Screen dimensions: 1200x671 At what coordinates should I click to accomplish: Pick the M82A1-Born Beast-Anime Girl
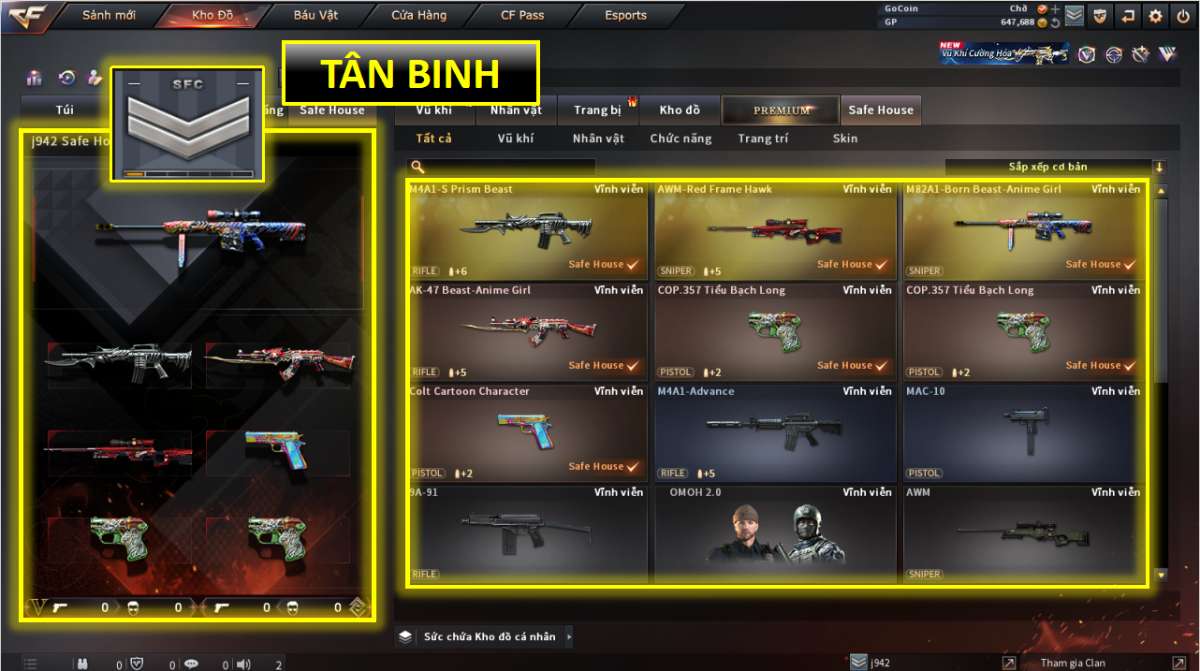point(1023,230)
